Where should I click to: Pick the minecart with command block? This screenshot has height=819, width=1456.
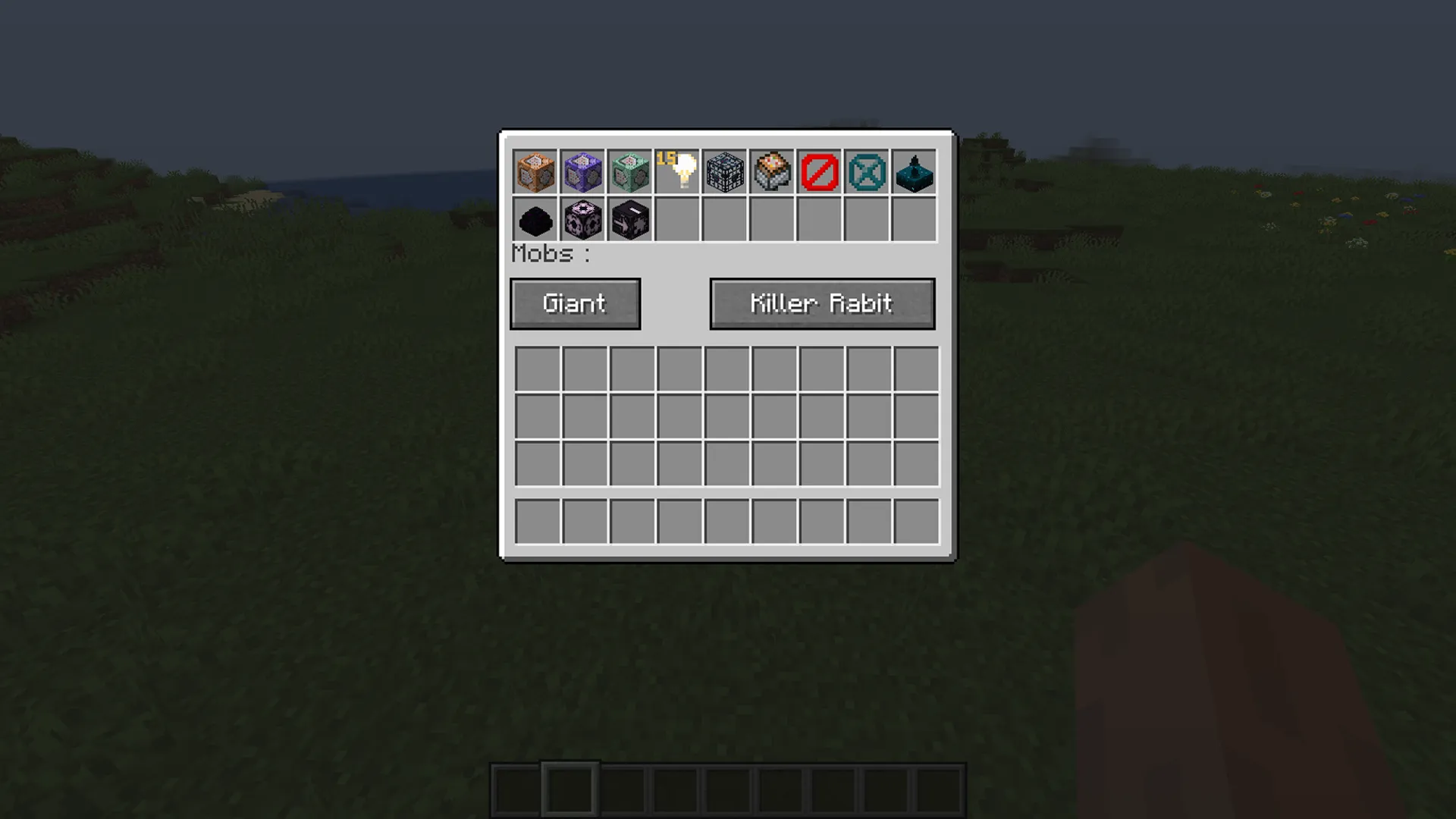pos(772,172)
